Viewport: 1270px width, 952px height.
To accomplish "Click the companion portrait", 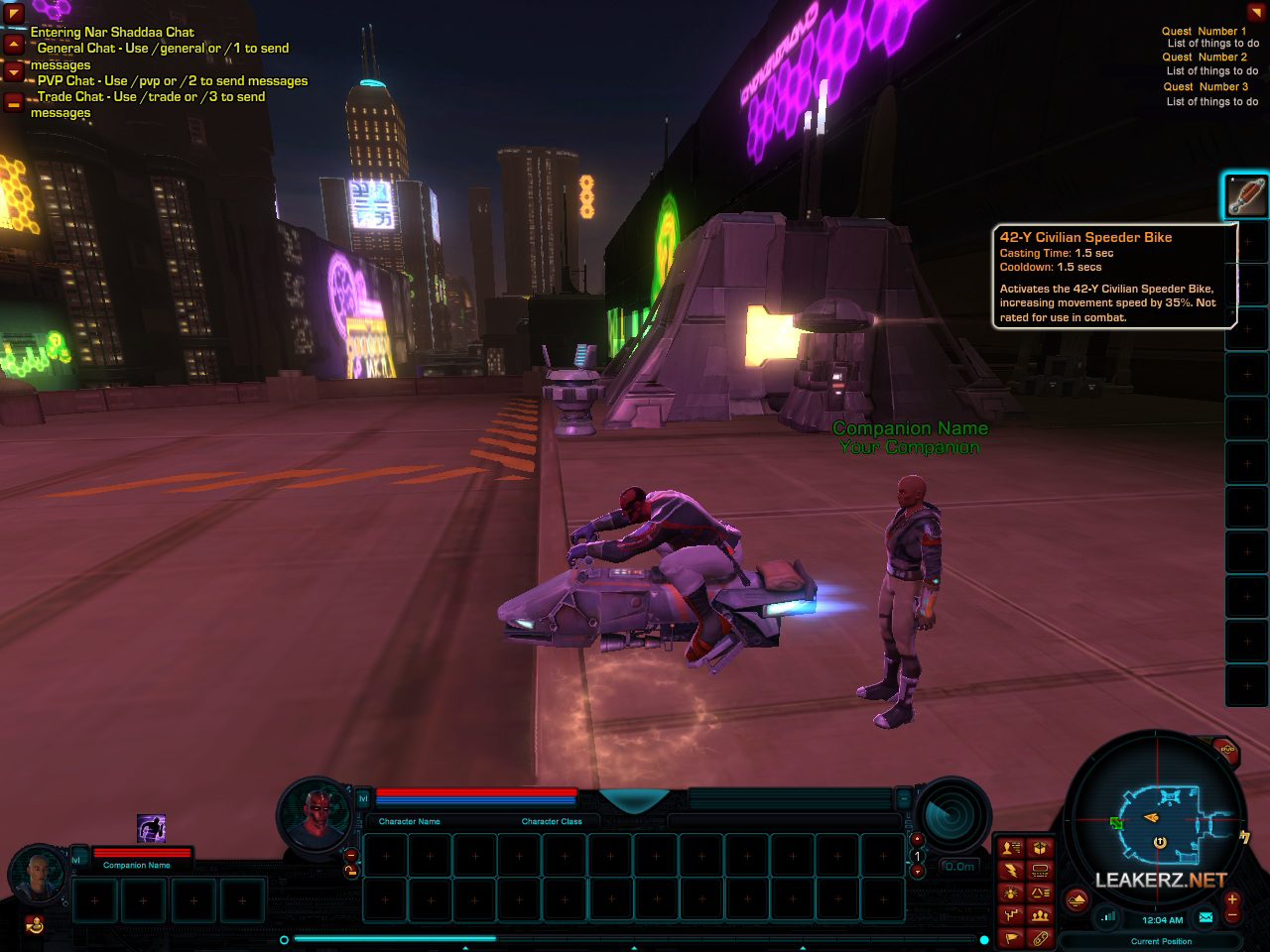I will click(x=40, y=873).
